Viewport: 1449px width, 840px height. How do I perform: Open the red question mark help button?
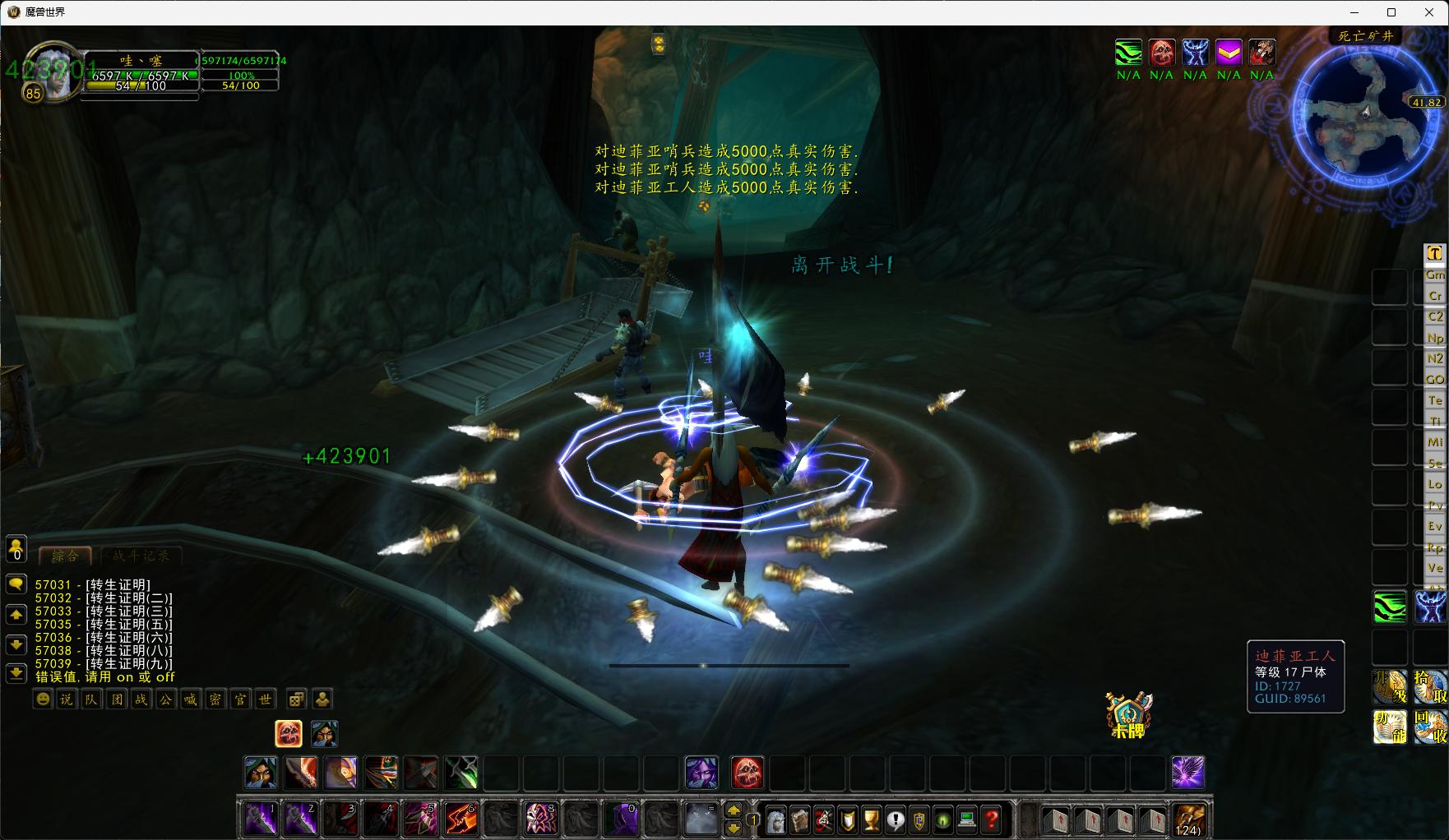(992, 819)
